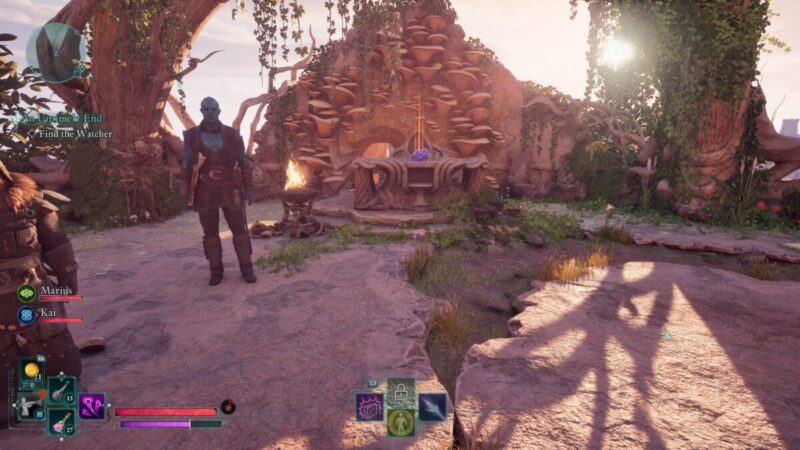Viewport: 800px width, 450px height.
Task: Click the locked ability slot
Action: click(401, 391)
